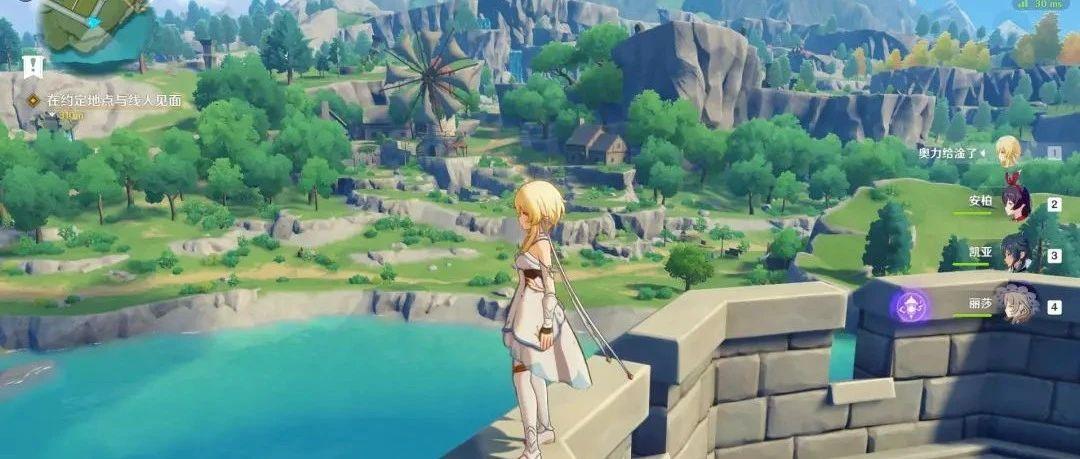Select the active character 奥力给淦了 portrait

[x=1007, y=152]
